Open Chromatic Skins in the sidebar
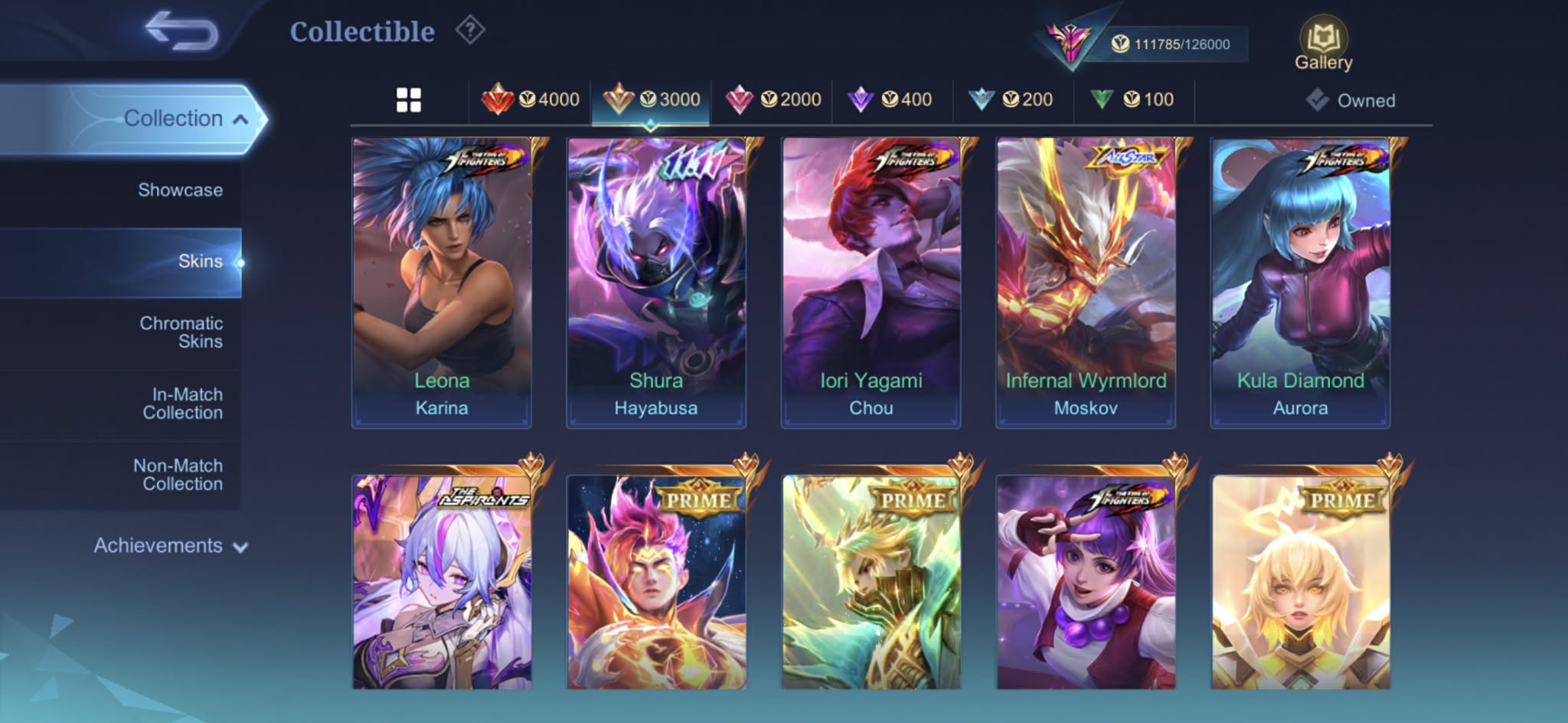This screenshot has width=1568, height=723. click(x=181, y=332)
